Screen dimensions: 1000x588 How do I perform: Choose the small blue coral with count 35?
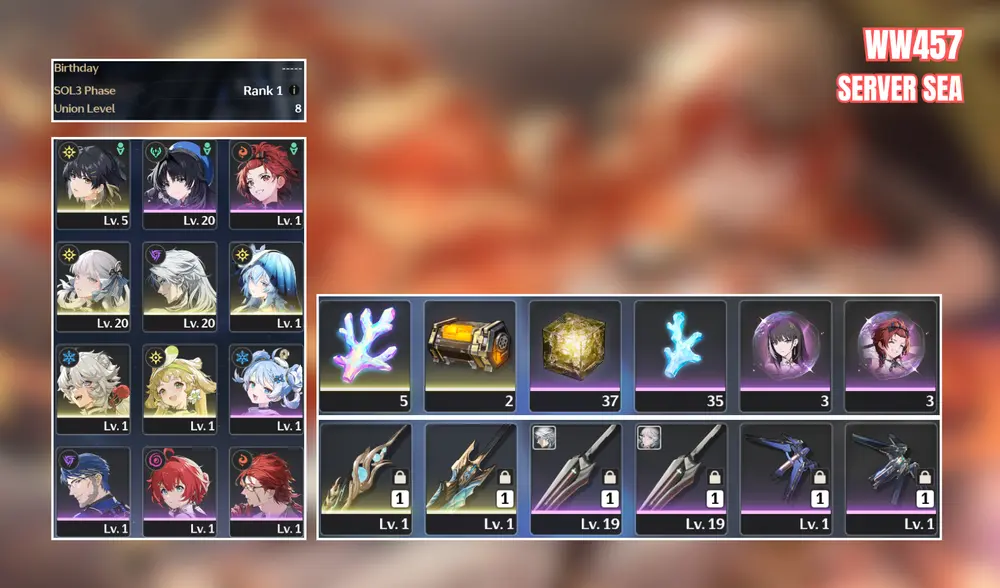pyautogui.click(x=681, y=350)
